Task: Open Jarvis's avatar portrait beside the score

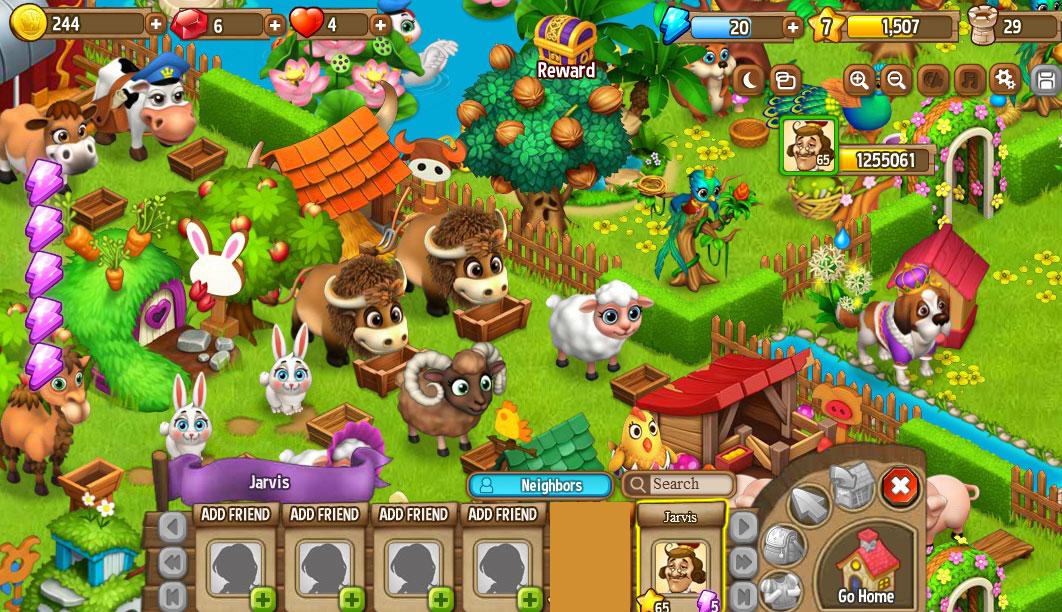Action: tap(808, 146)
